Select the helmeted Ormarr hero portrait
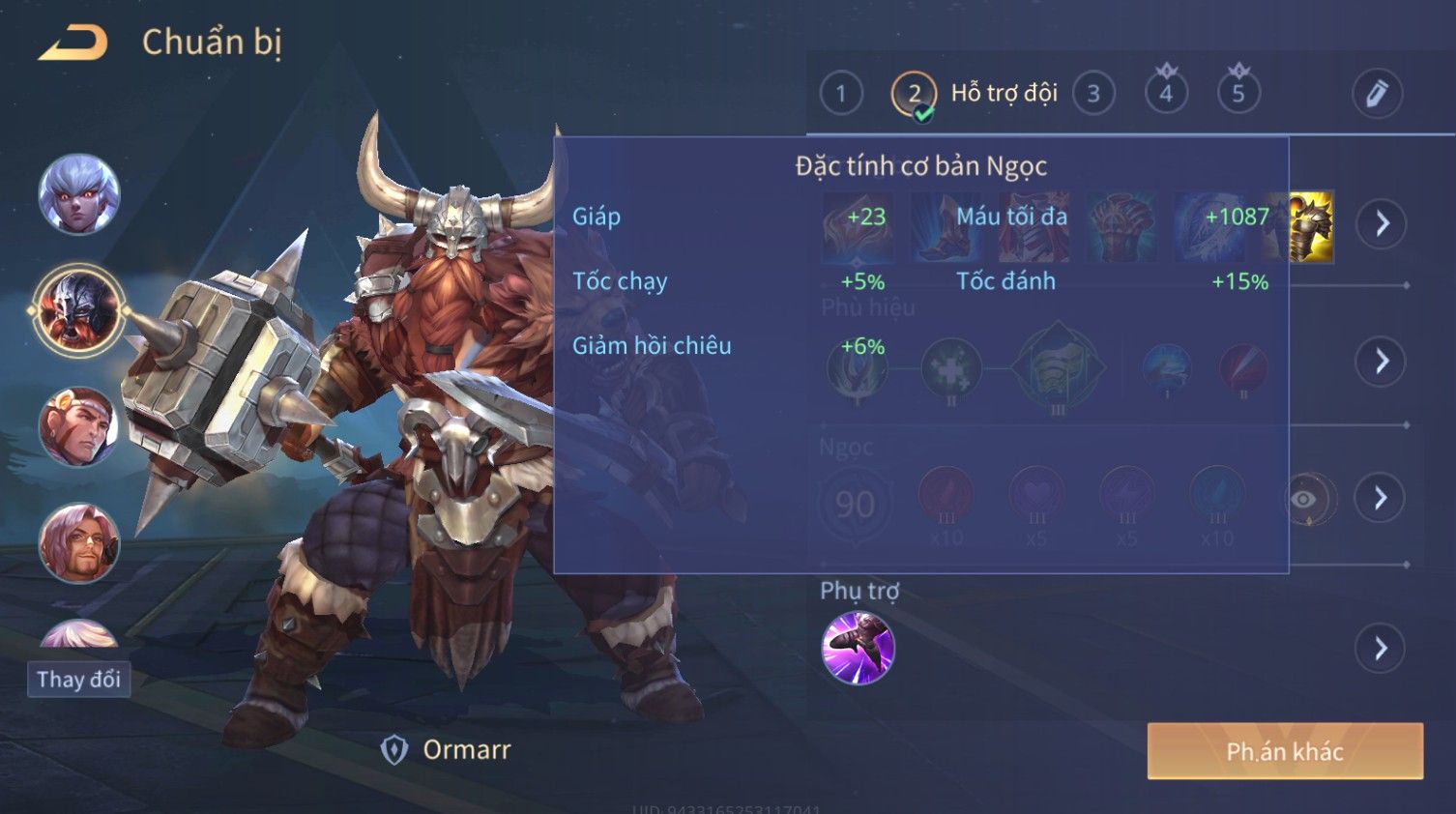The image size is (1456, 814). pyautogui.click(x=78, y=310)
